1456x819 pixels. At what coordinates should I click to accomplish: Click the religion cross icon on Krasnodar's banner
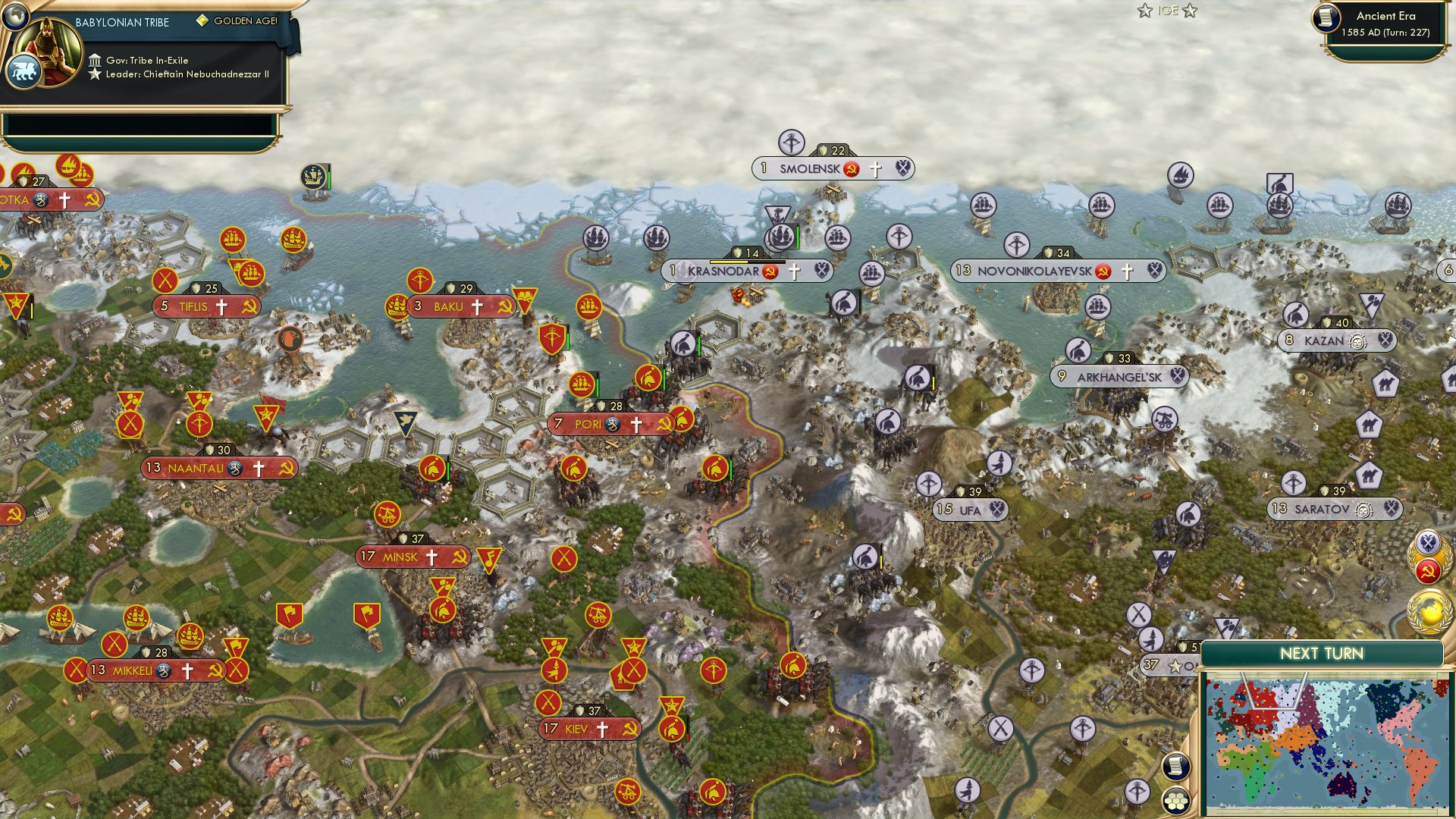(795, 269)
